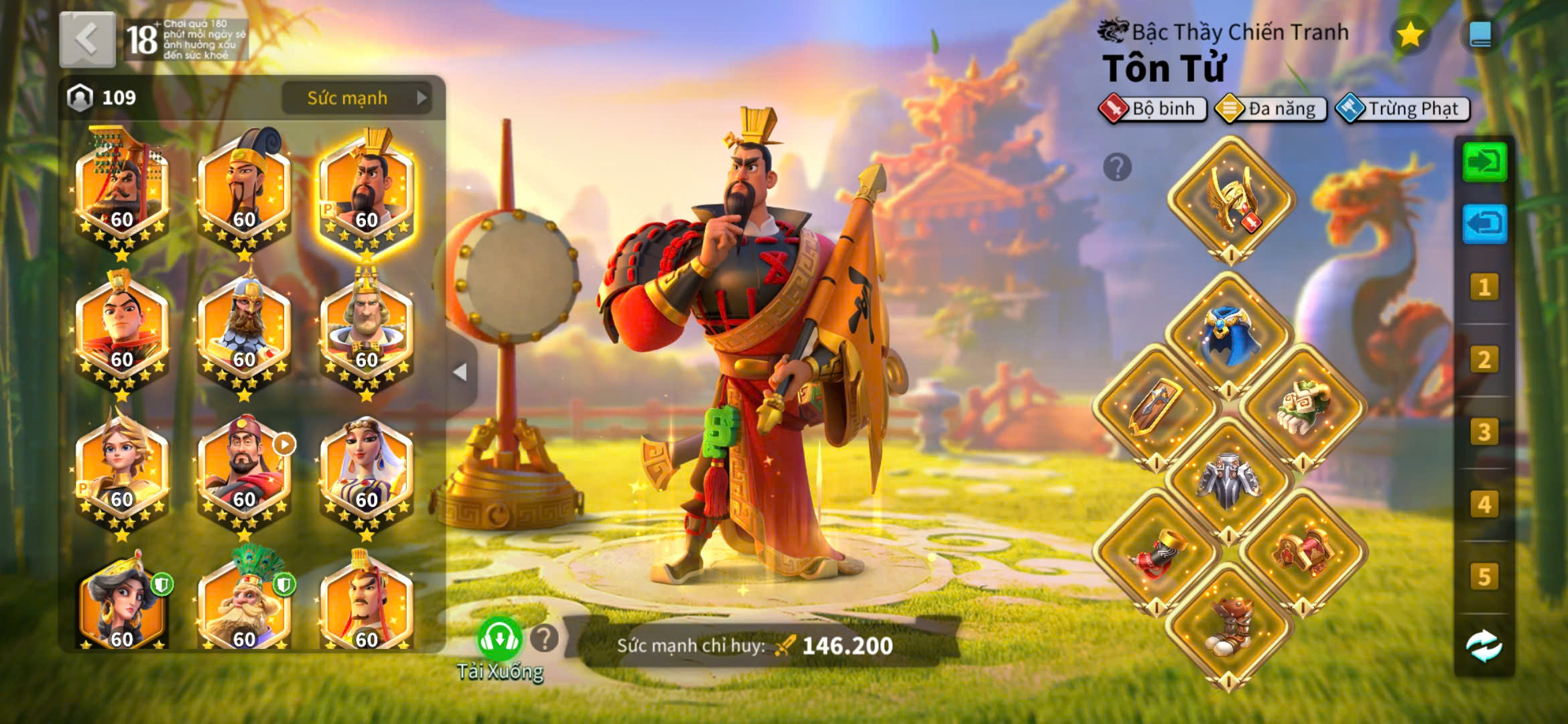Collapse the commander list panel

click(460, 372)
